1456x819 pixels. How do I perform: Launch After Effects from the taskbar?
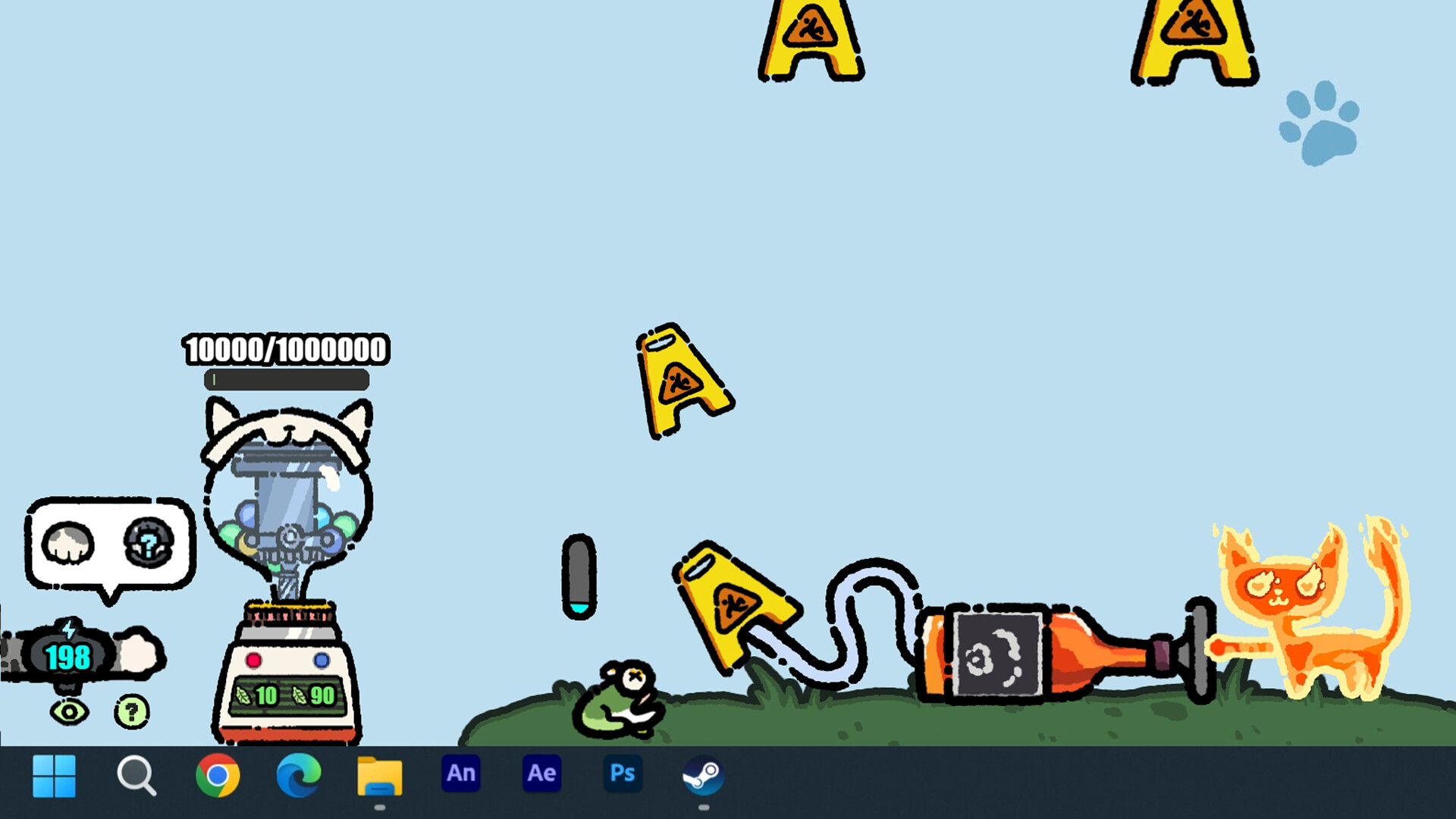(541, 773)
